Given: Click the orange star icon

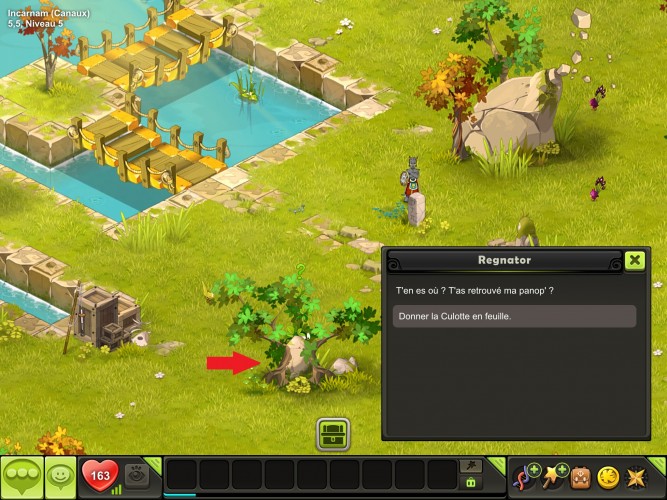Looking at the screenshot, I should point(637,477).
